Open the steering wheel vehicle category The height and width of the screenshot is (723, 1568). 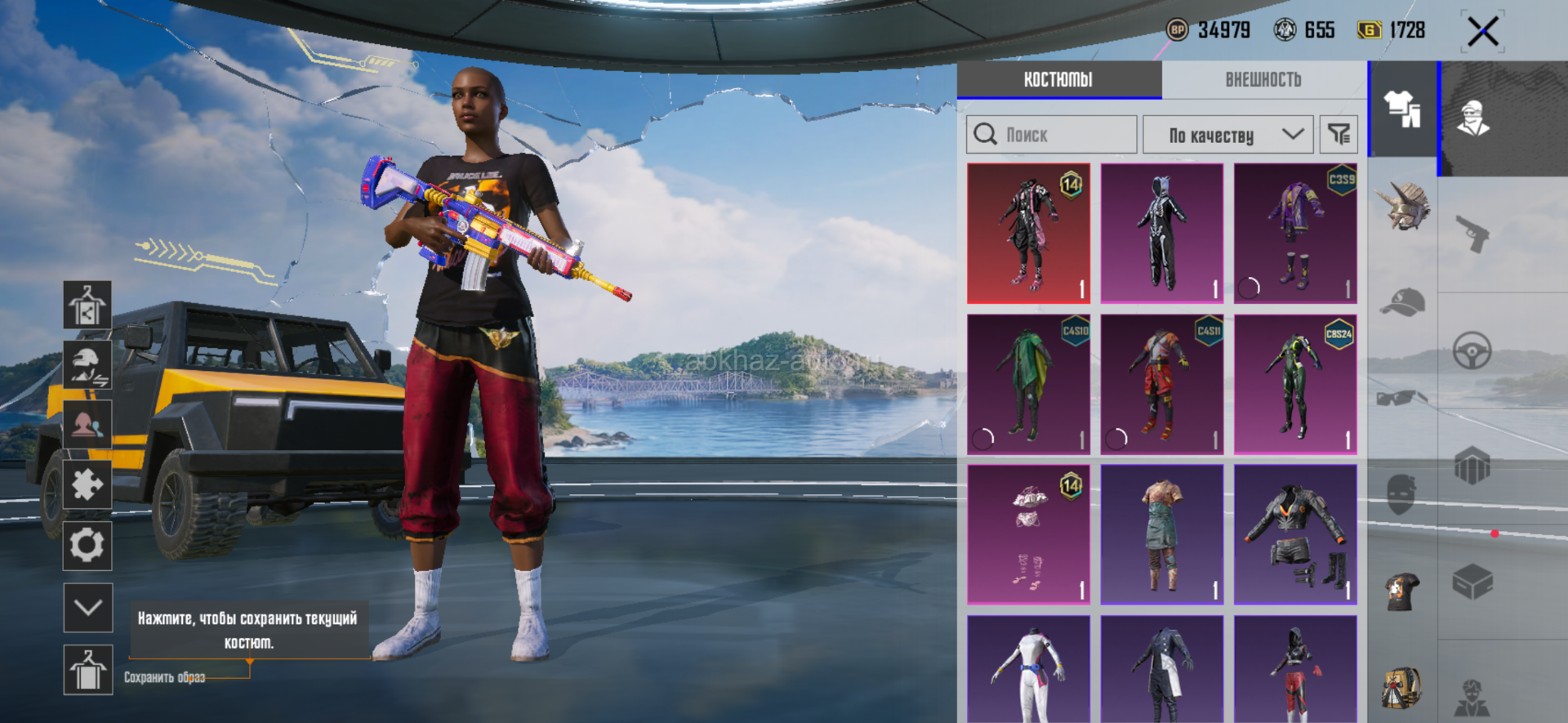(x=1472, y=351)
